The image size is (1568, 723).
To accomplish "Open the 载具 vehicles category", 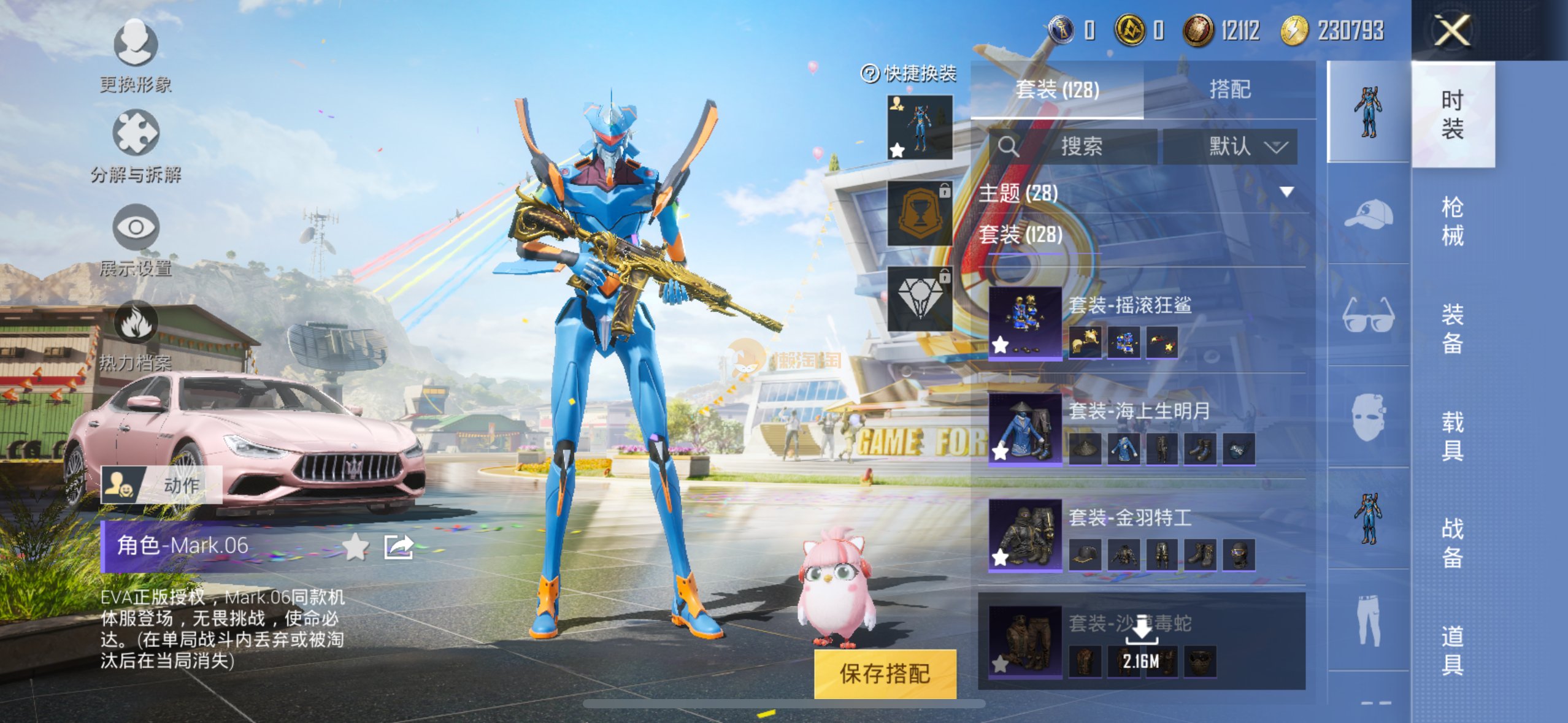I will tap(1452, 436).
